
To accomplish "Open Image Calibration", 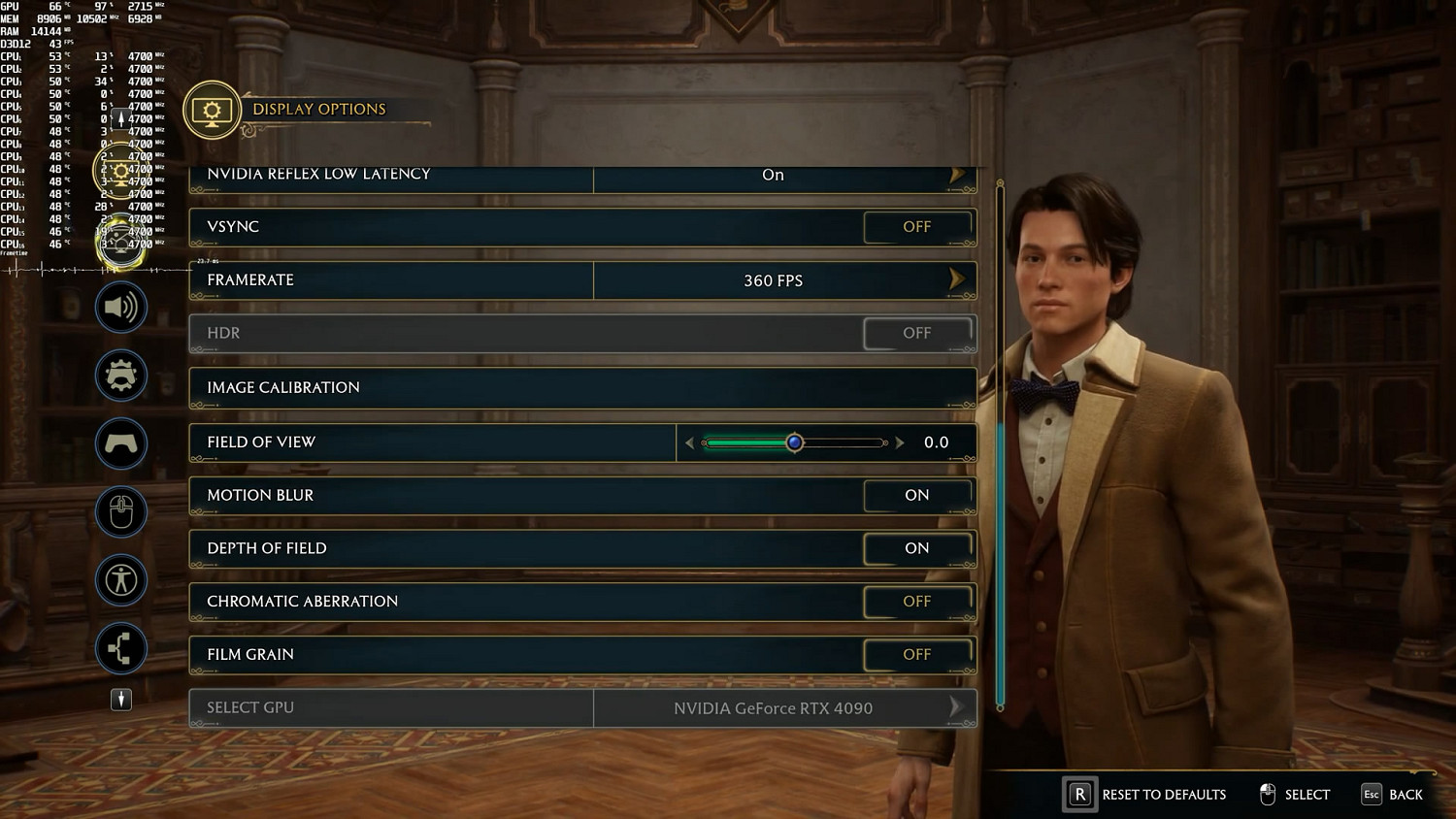I will click(x=582, y=387).
